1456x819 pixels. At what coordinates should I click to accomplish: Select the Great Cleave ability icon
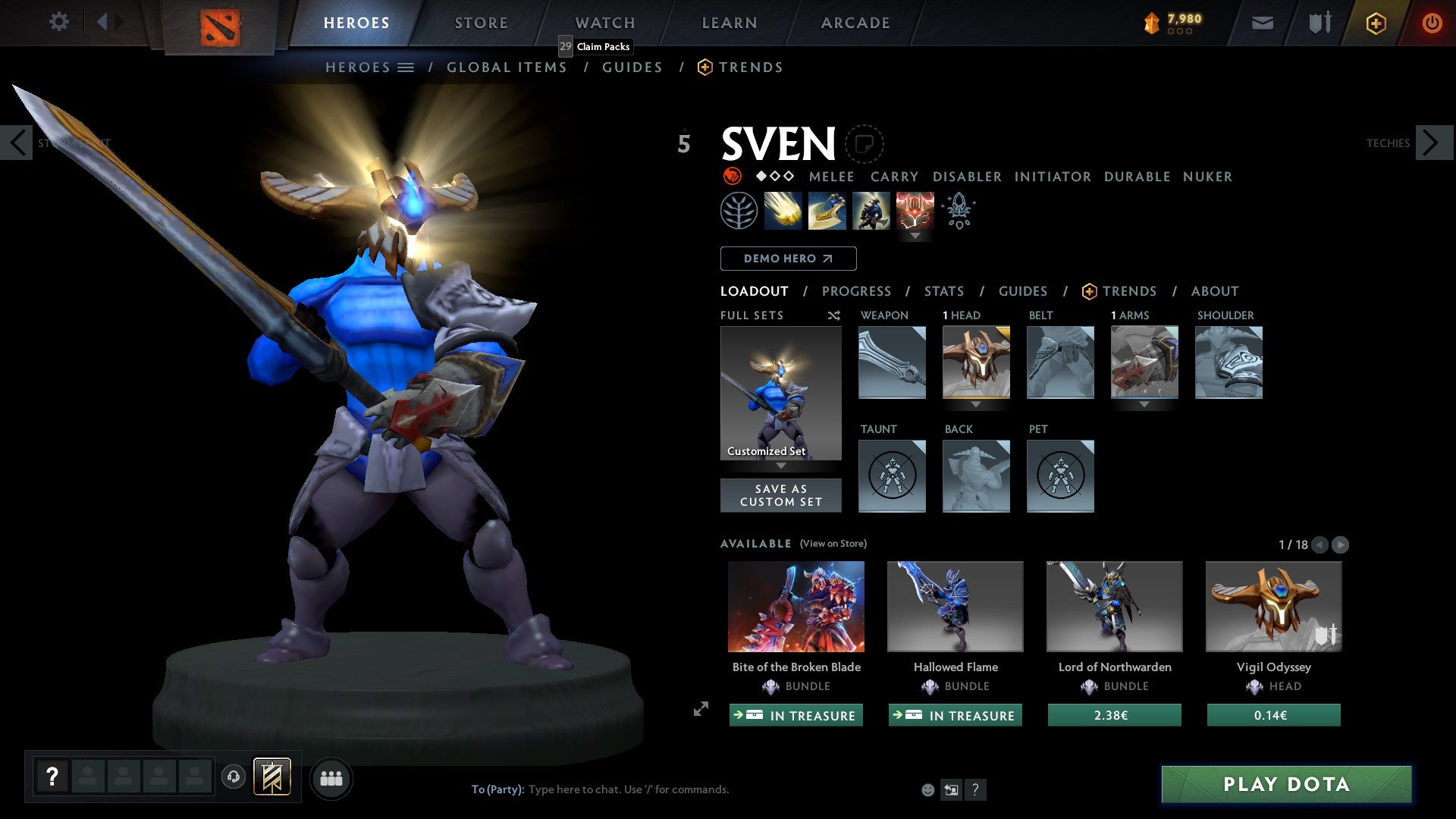(x=827, y=210)
